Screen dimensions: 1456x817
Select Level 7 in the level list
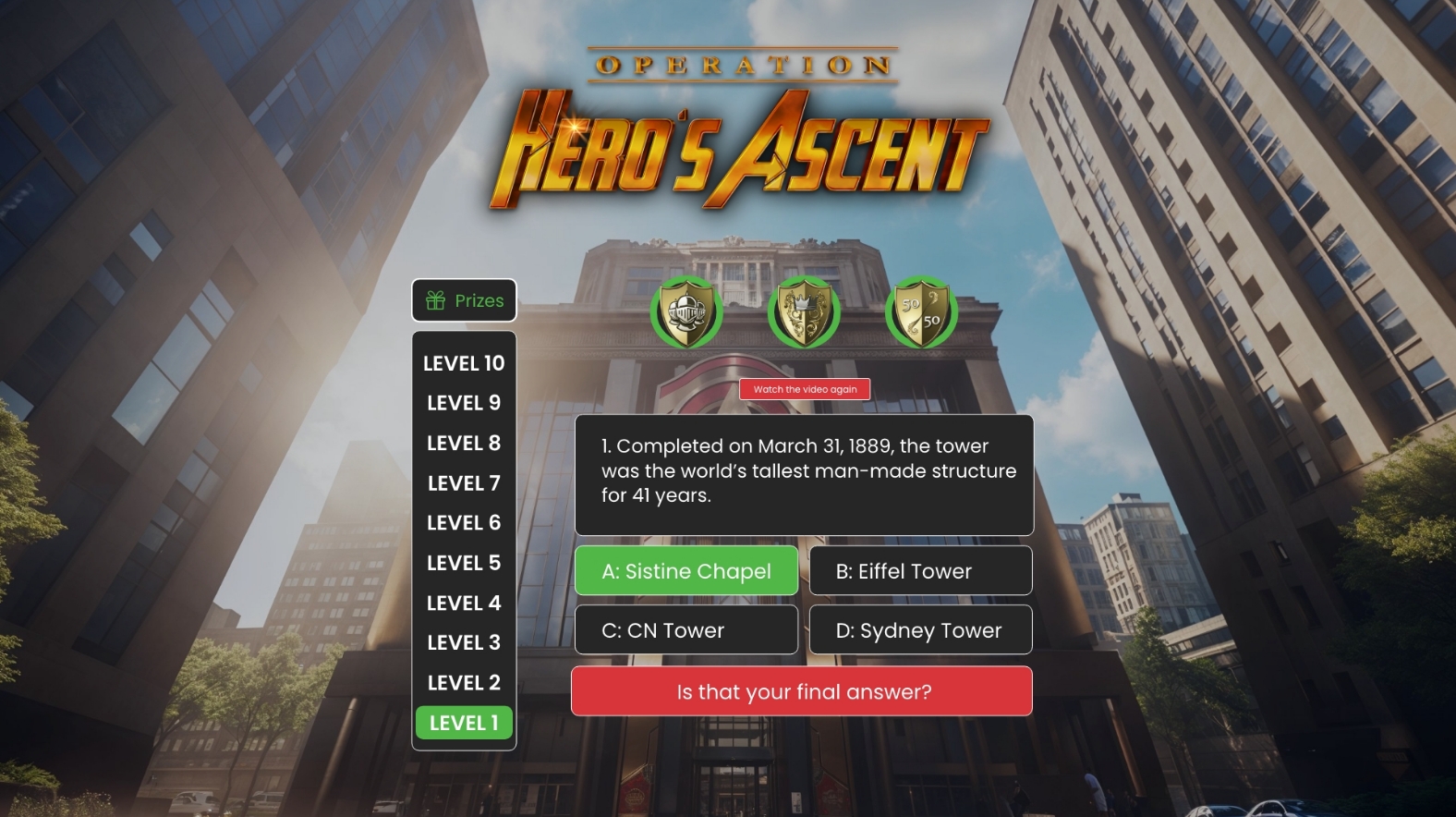point(464,483)
